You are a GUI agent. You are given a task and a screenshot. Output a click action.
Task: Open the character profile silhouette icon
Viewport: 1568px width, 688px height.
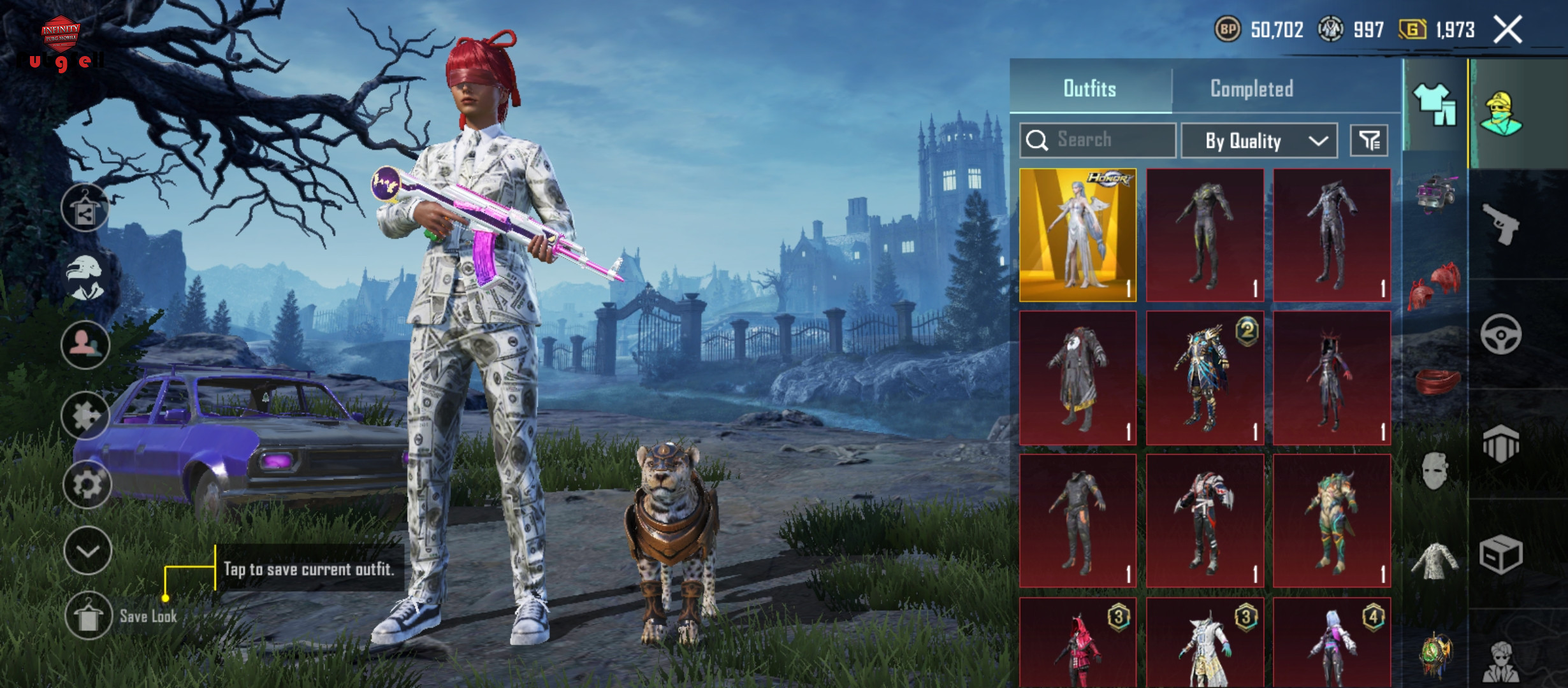[85, 345]
